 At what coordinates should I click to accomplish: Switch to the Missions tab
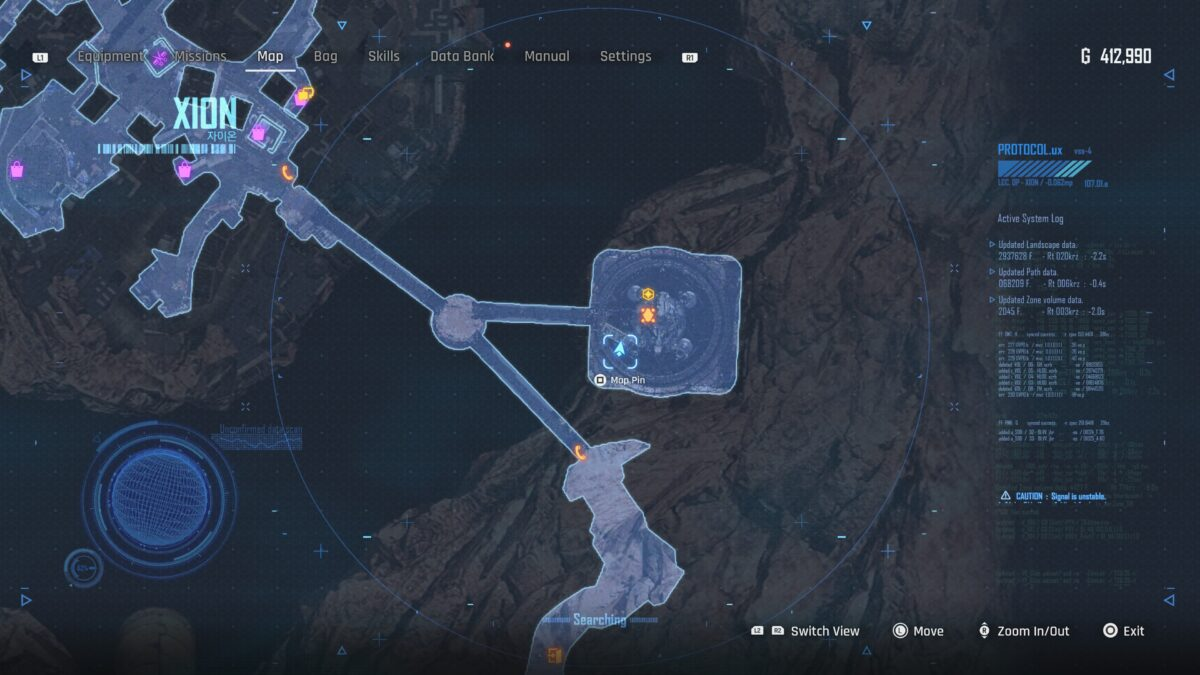(x=200, y=57)
